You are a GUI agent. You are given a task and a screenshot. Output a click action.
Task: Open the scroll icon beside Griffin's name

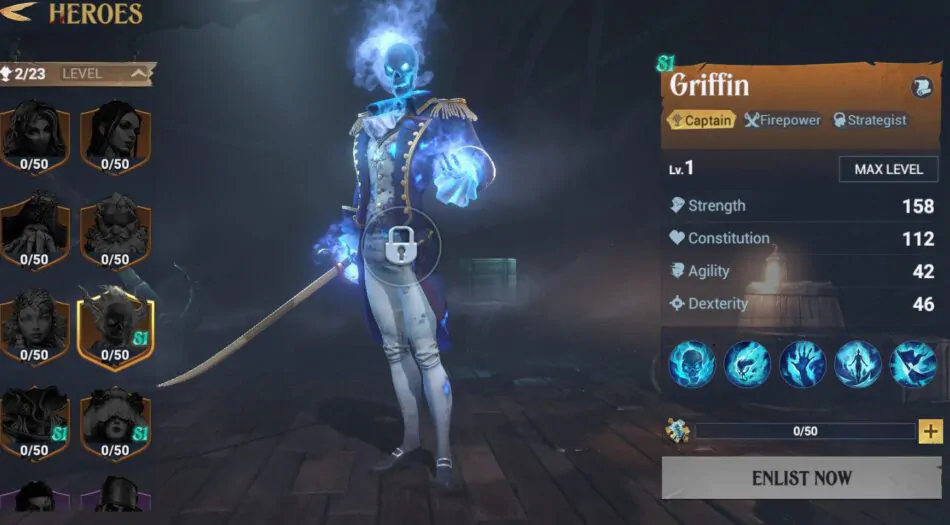click(x=921, y=88)
